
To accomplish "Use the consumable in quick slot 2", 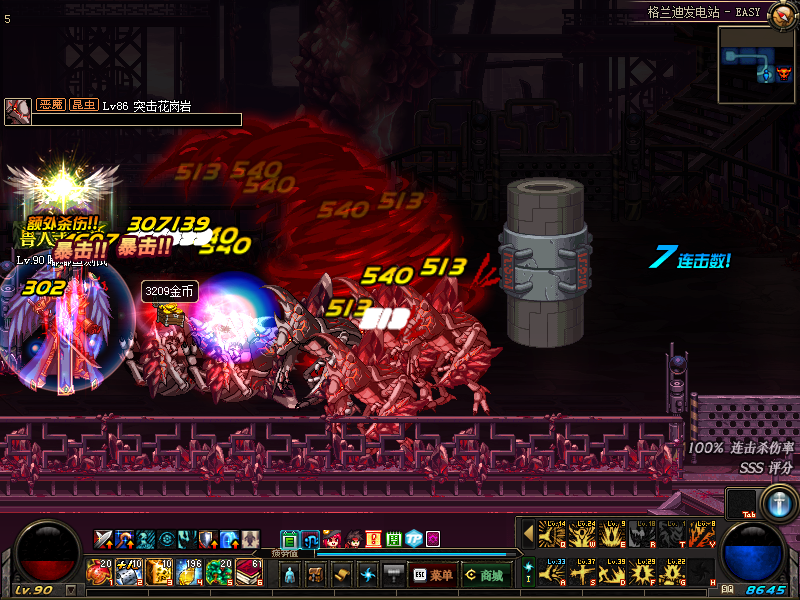I will (x=129, y=573).
